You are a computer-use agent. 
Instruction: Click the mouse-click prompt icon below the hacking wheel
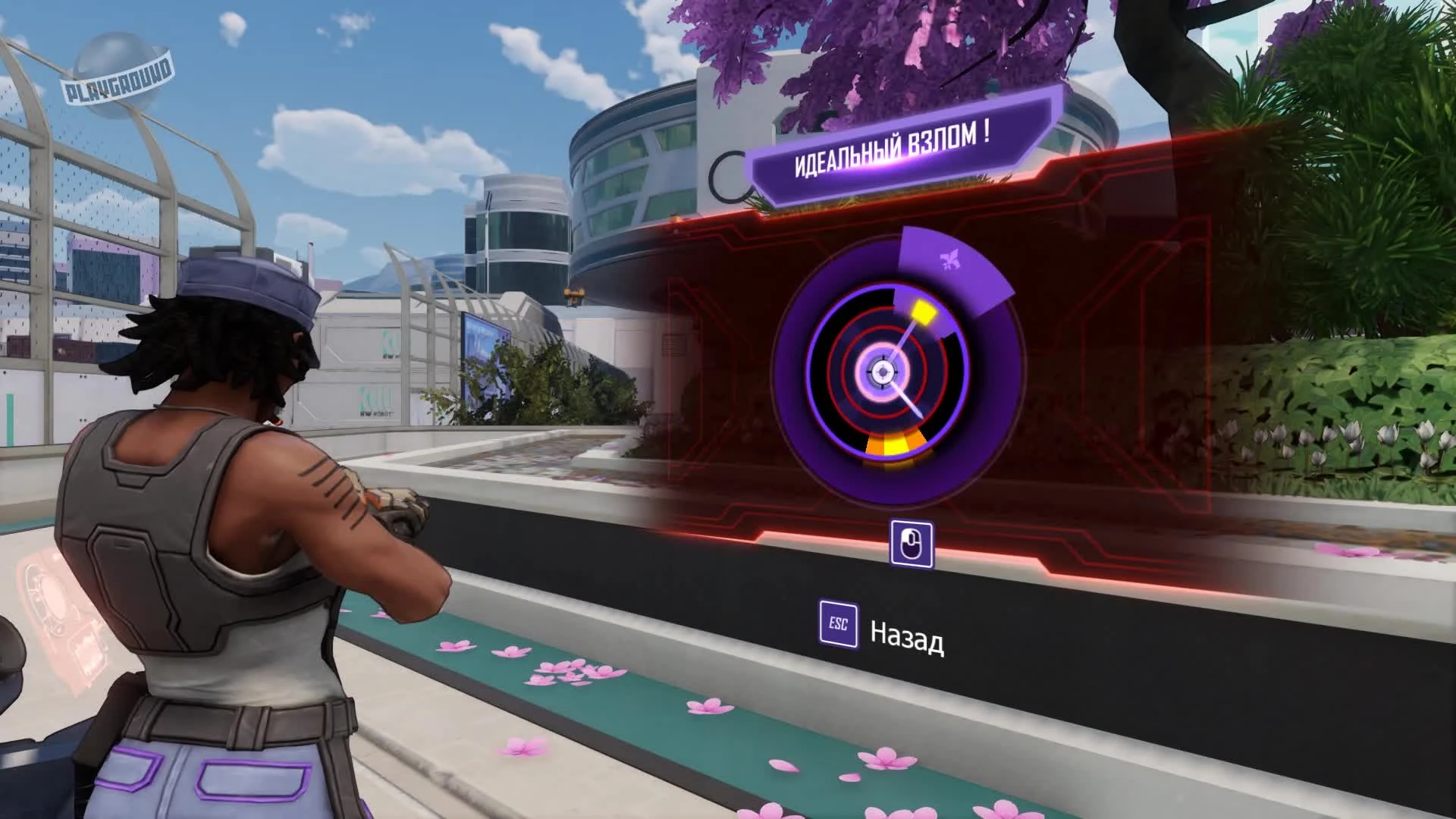912,541
